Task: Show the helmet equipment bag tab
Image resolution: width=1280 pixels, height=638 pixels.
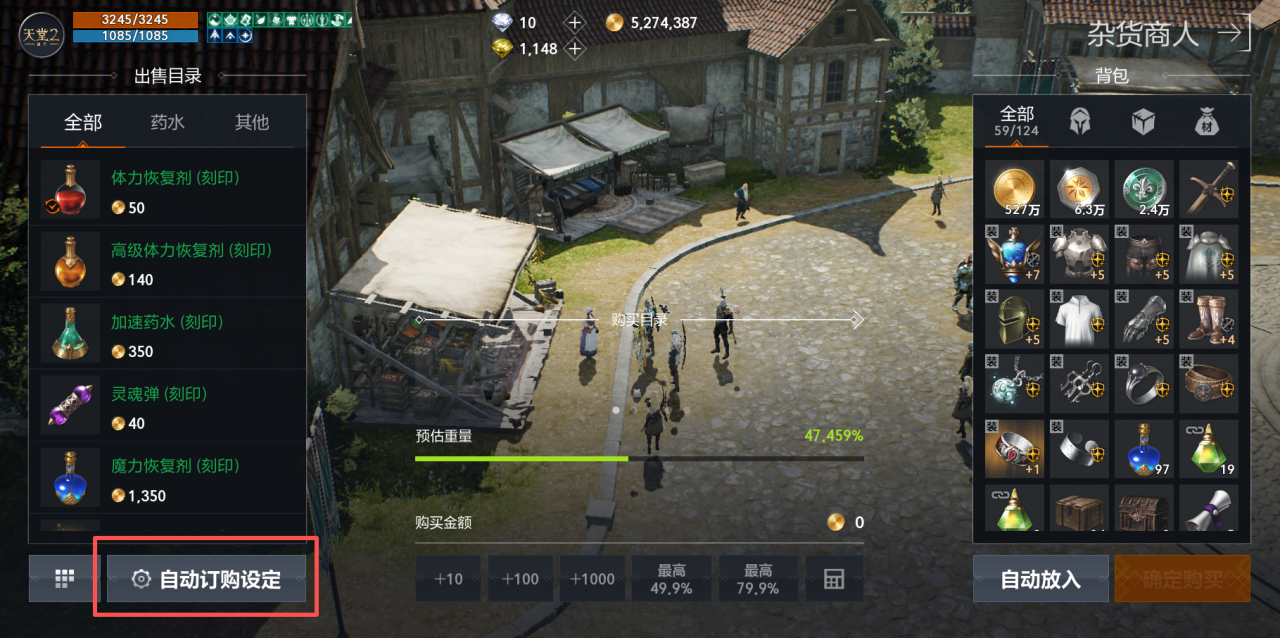Action: coord(1080,122)
